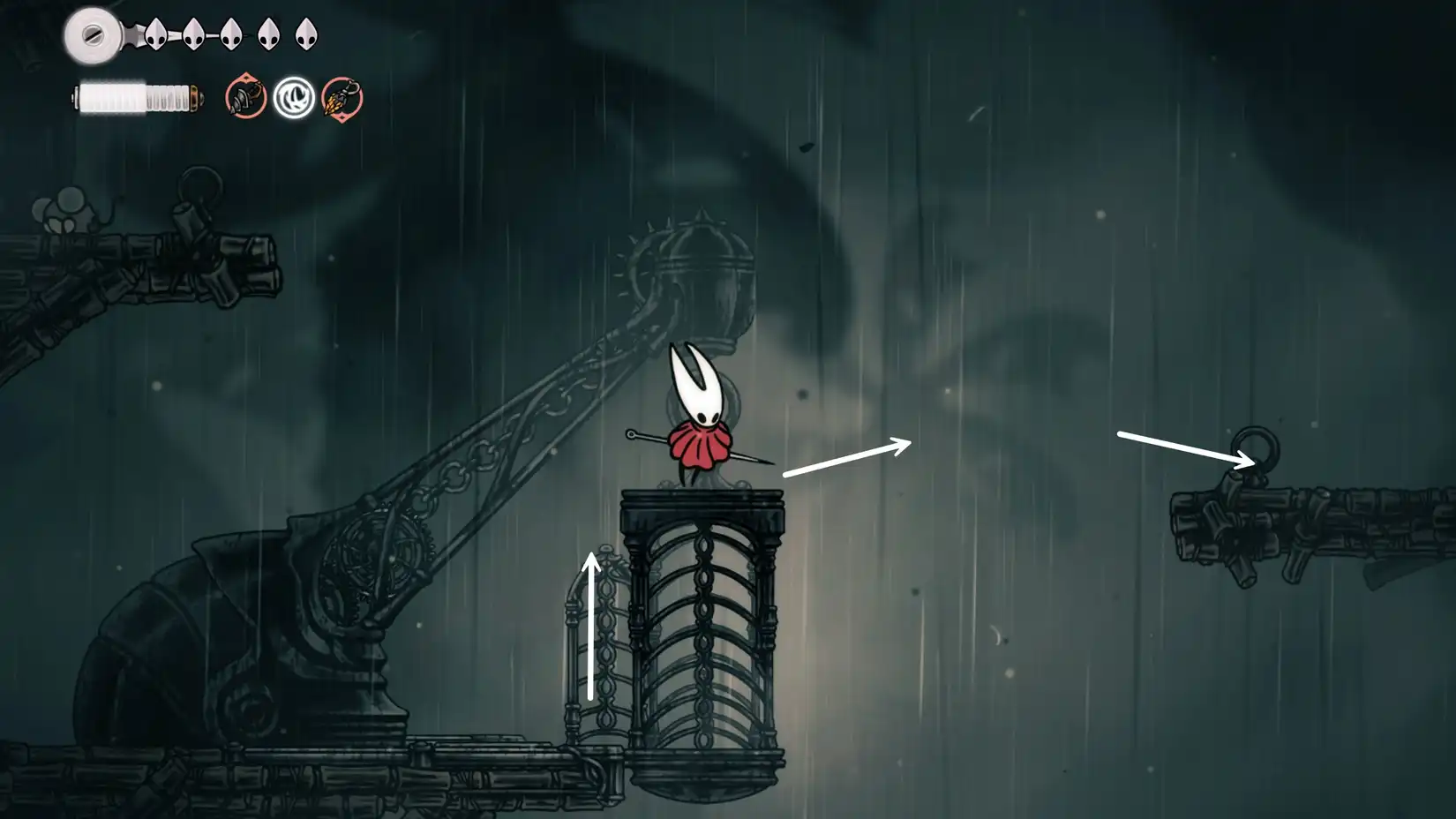Viewport: 1456px width, 819px height.
Task: Toggle the red-ringed flint tool slot
Action: [342, 99]
